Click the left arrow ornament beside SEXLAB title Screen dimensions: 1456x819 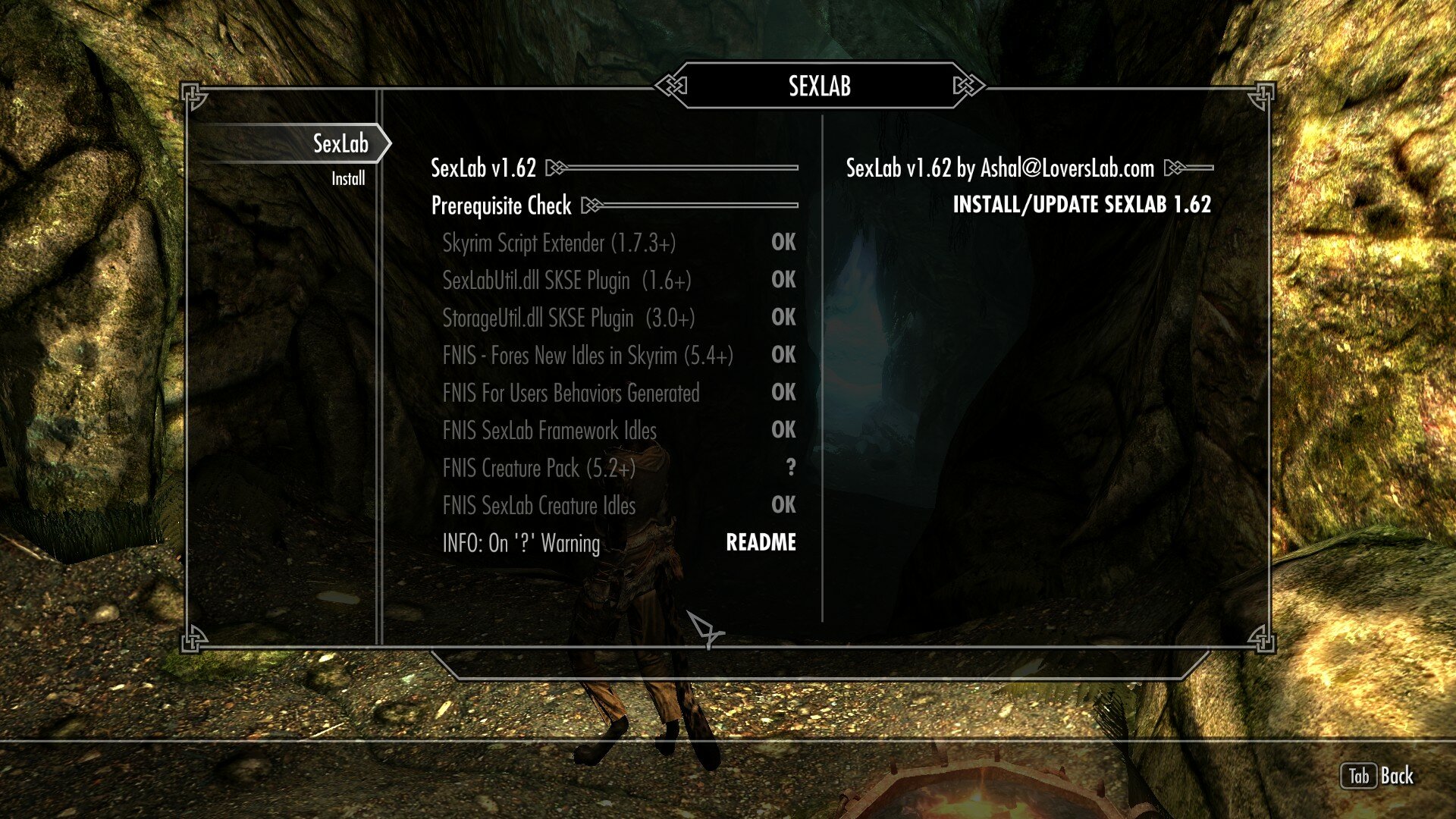coord(670,86)
